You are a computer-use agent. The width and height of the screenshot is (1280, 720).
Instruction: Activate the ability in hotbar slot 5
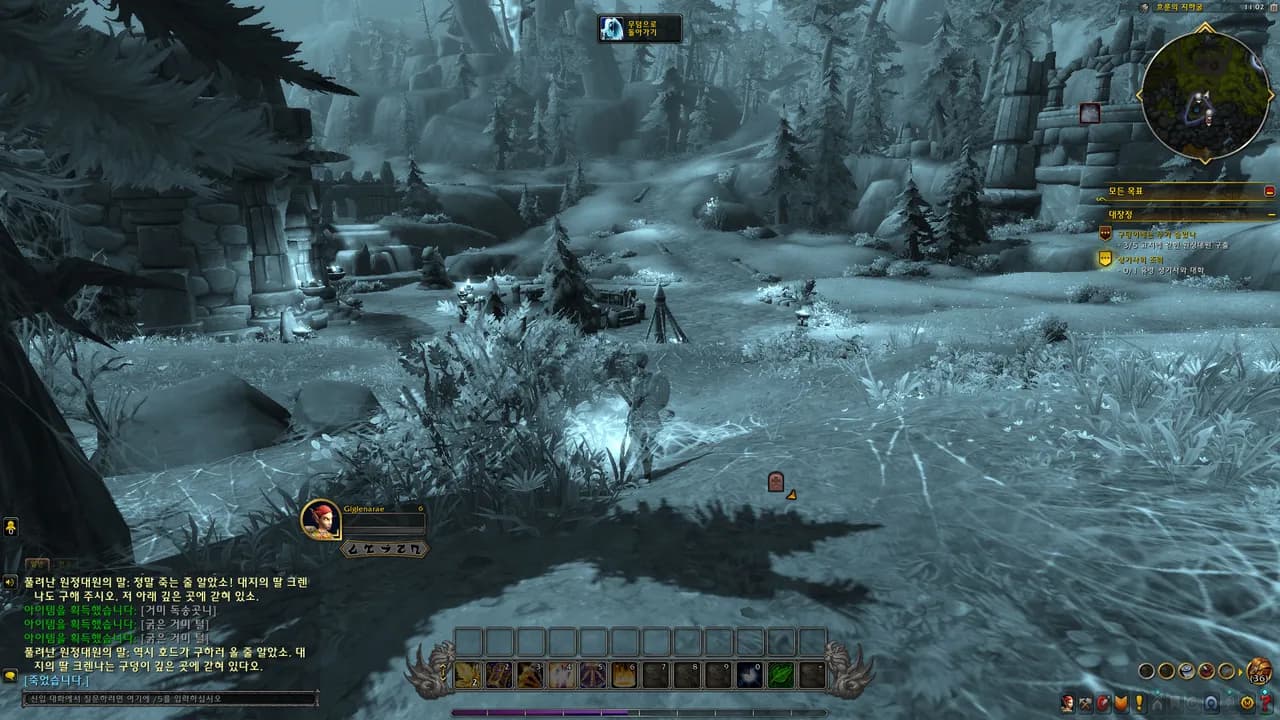click(593, 676)
